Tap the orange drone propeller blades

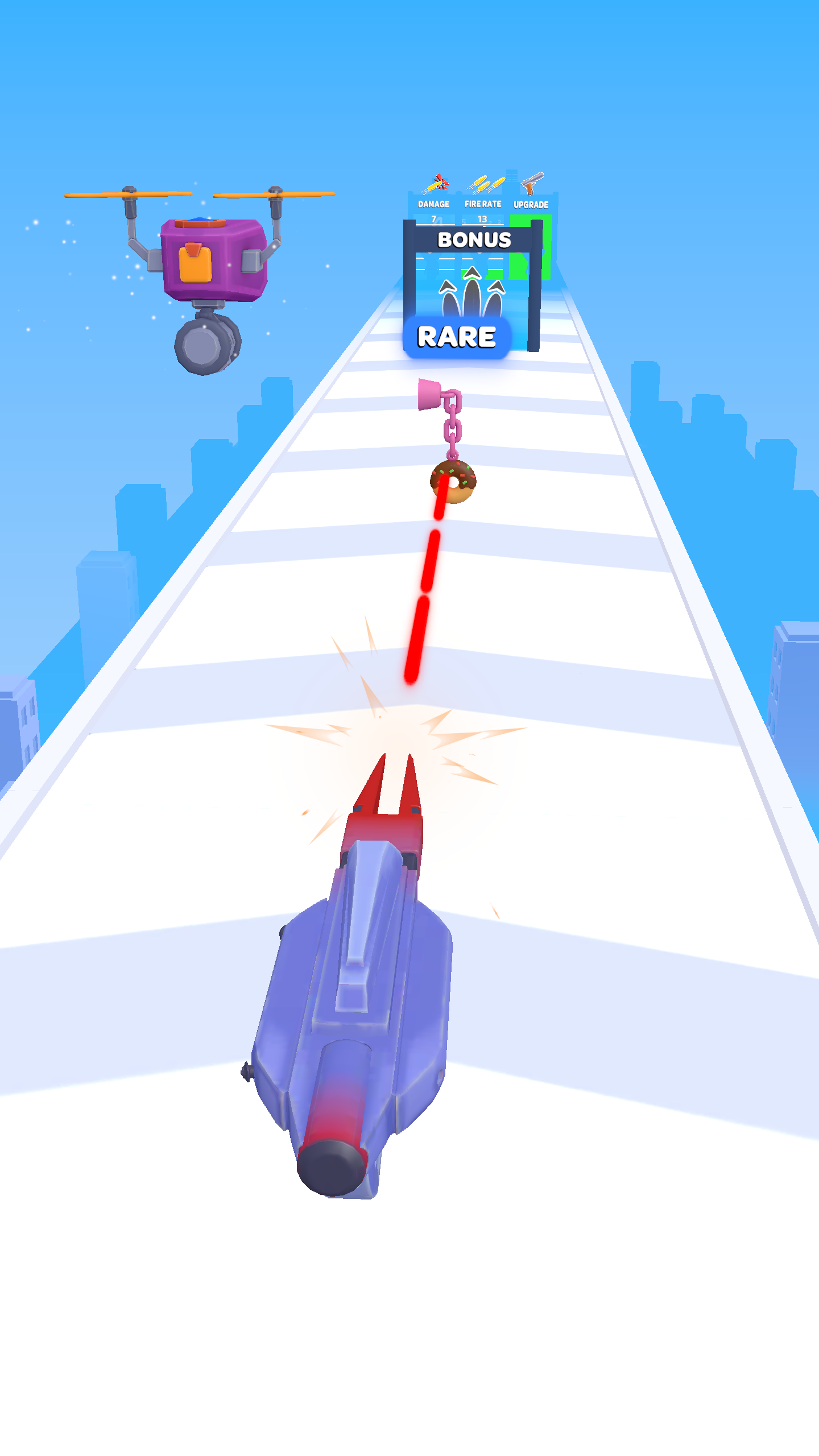tap(128, 195)
